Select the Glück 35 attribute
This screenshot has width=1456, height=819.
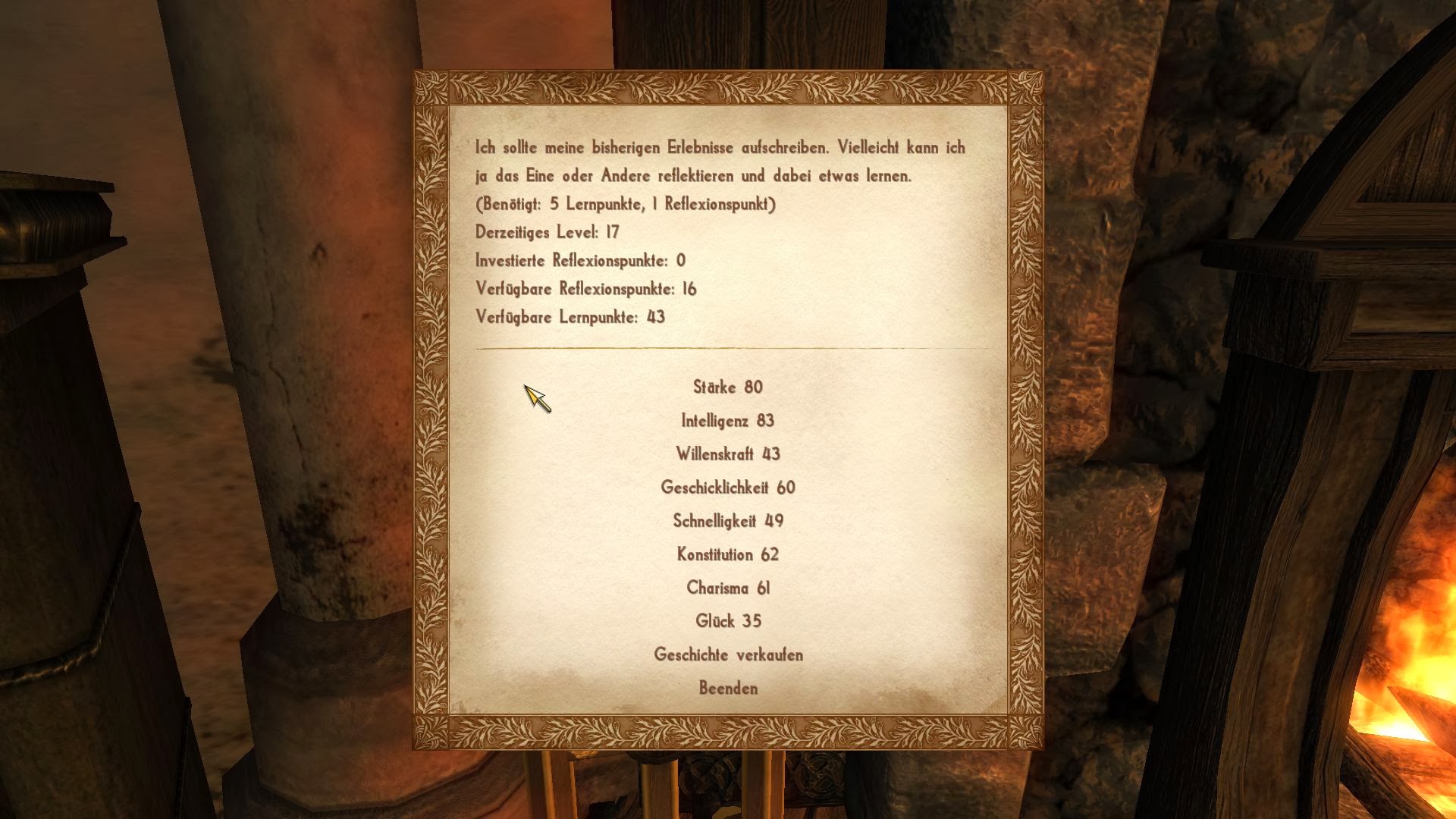pyautogui.click(x=727, y=621)
